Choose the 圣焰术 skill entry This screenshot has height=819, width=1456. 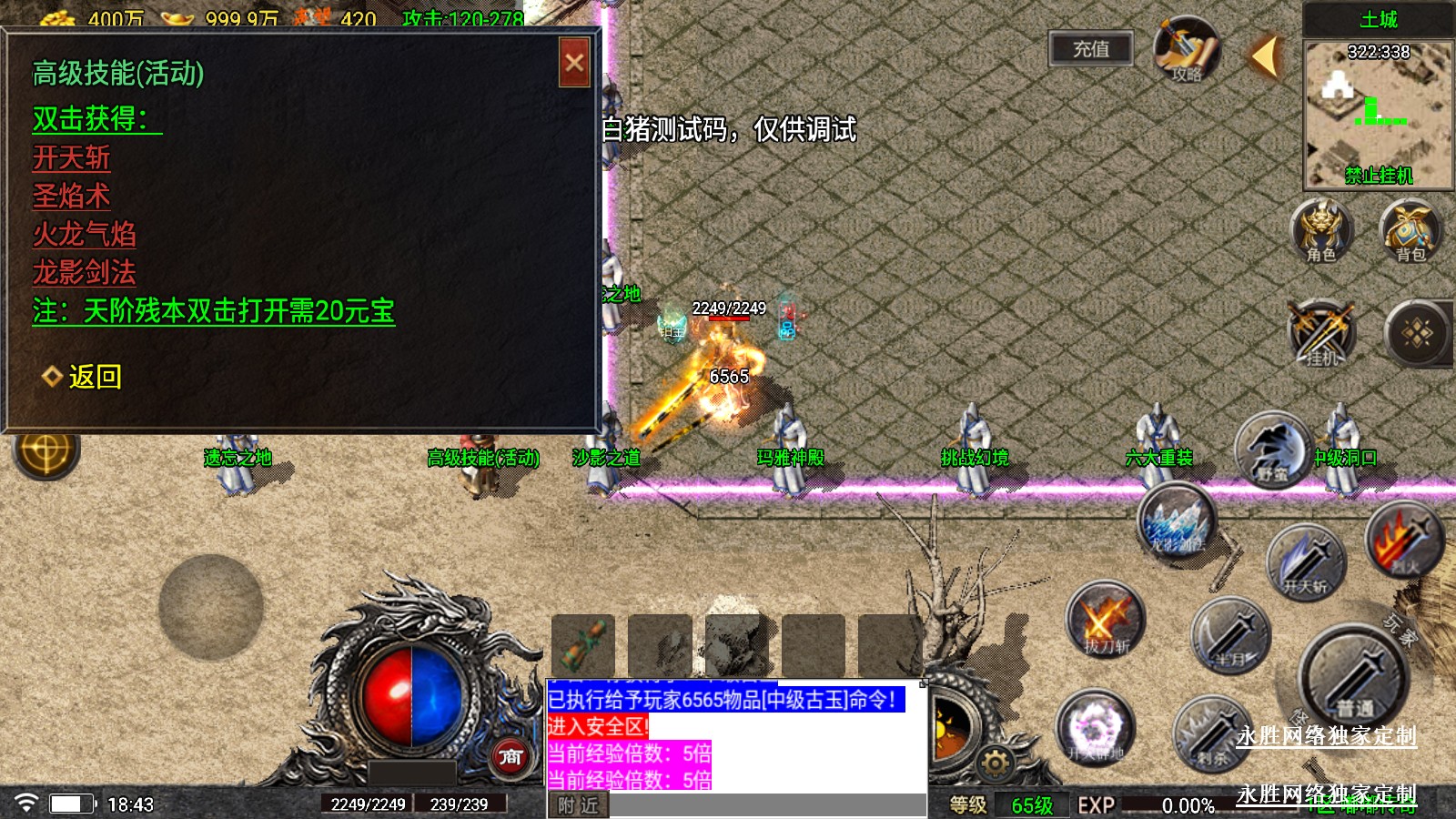pos(72,197)
